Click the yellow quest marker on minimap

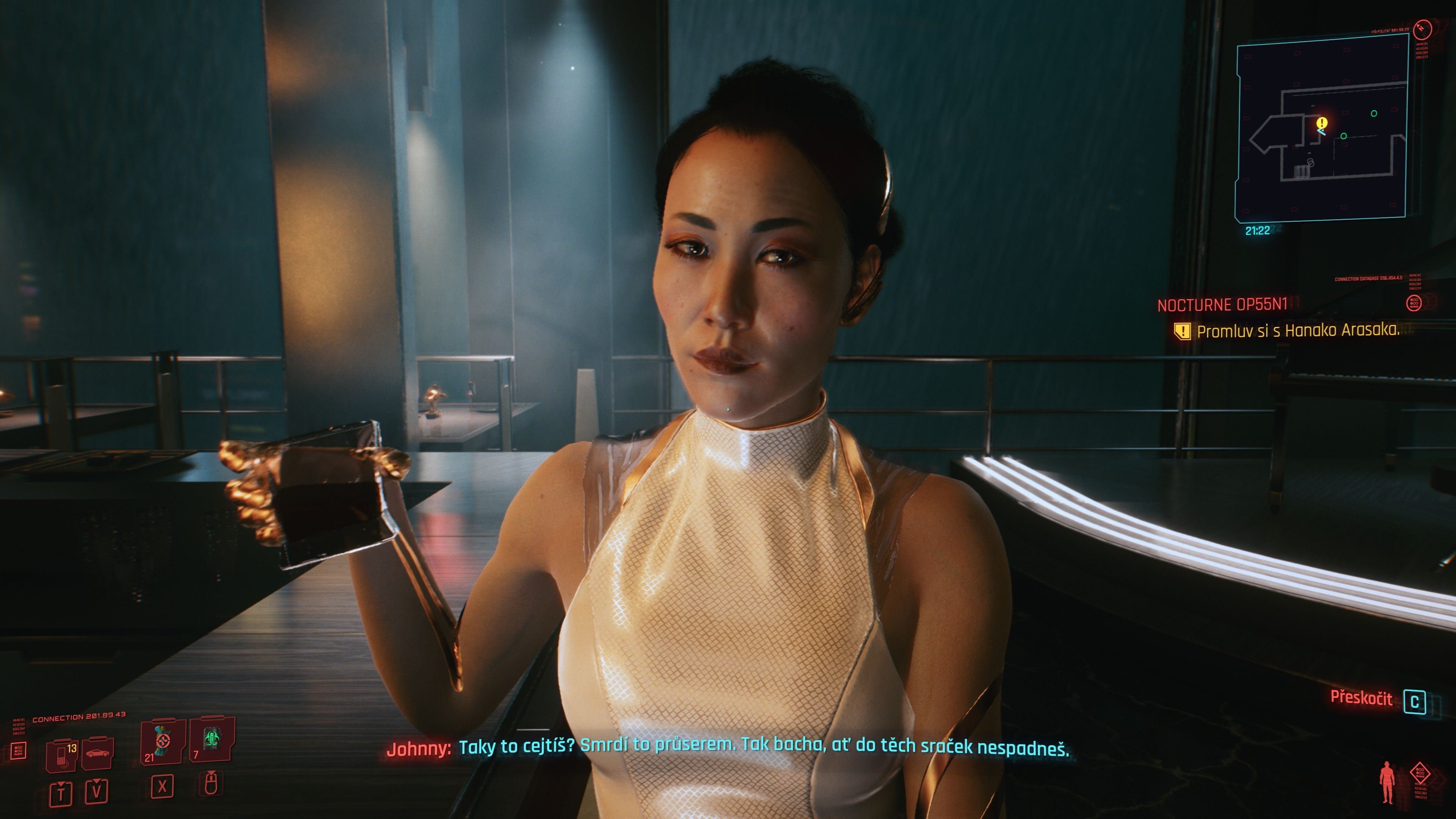click(1321, 122)
